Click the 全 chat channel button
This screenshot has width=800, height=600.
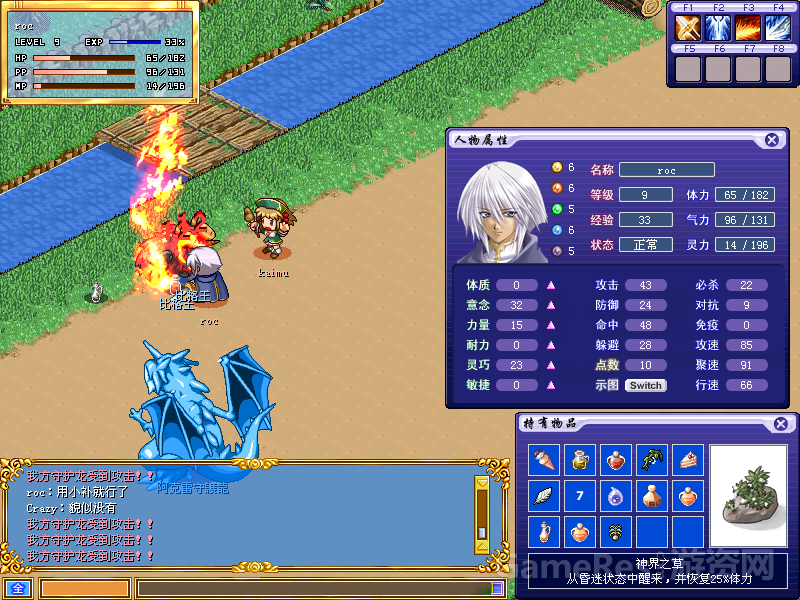coord(17,588)
